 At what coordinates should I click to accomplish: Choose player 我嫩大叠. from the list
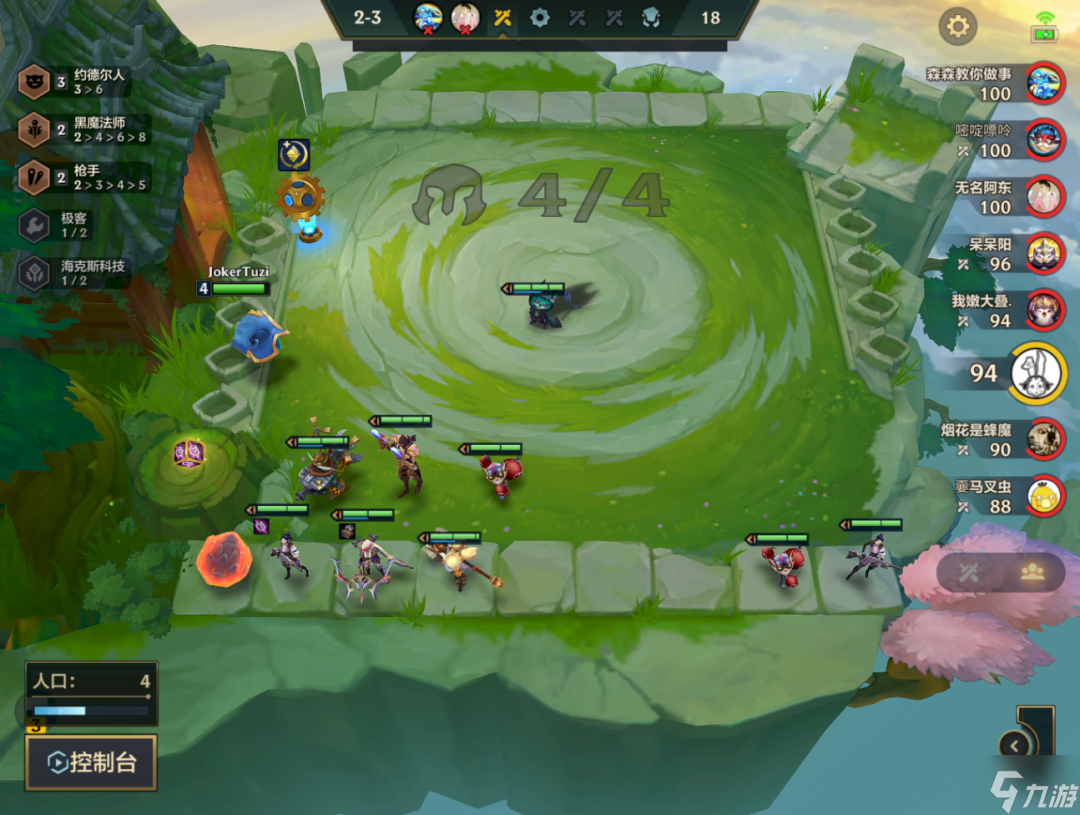point(1045,310)
